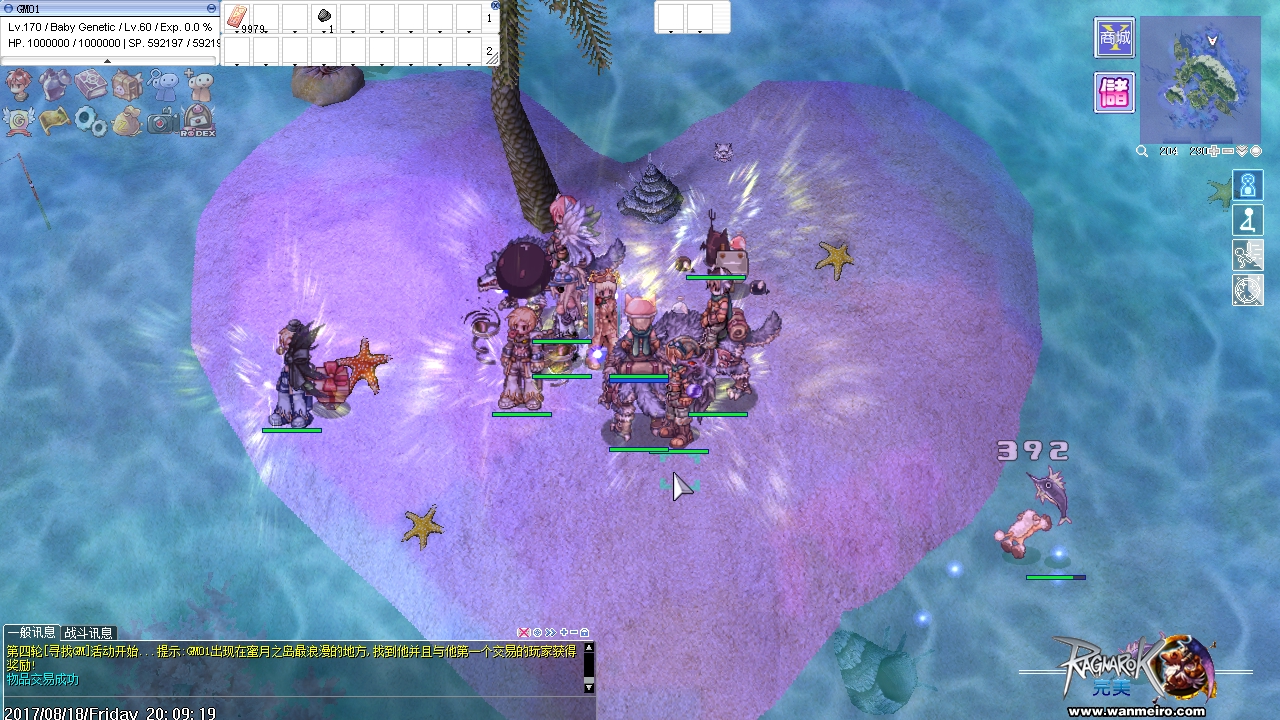
Task: Open the pink 储 storage button
Action: click(1114, 93)
